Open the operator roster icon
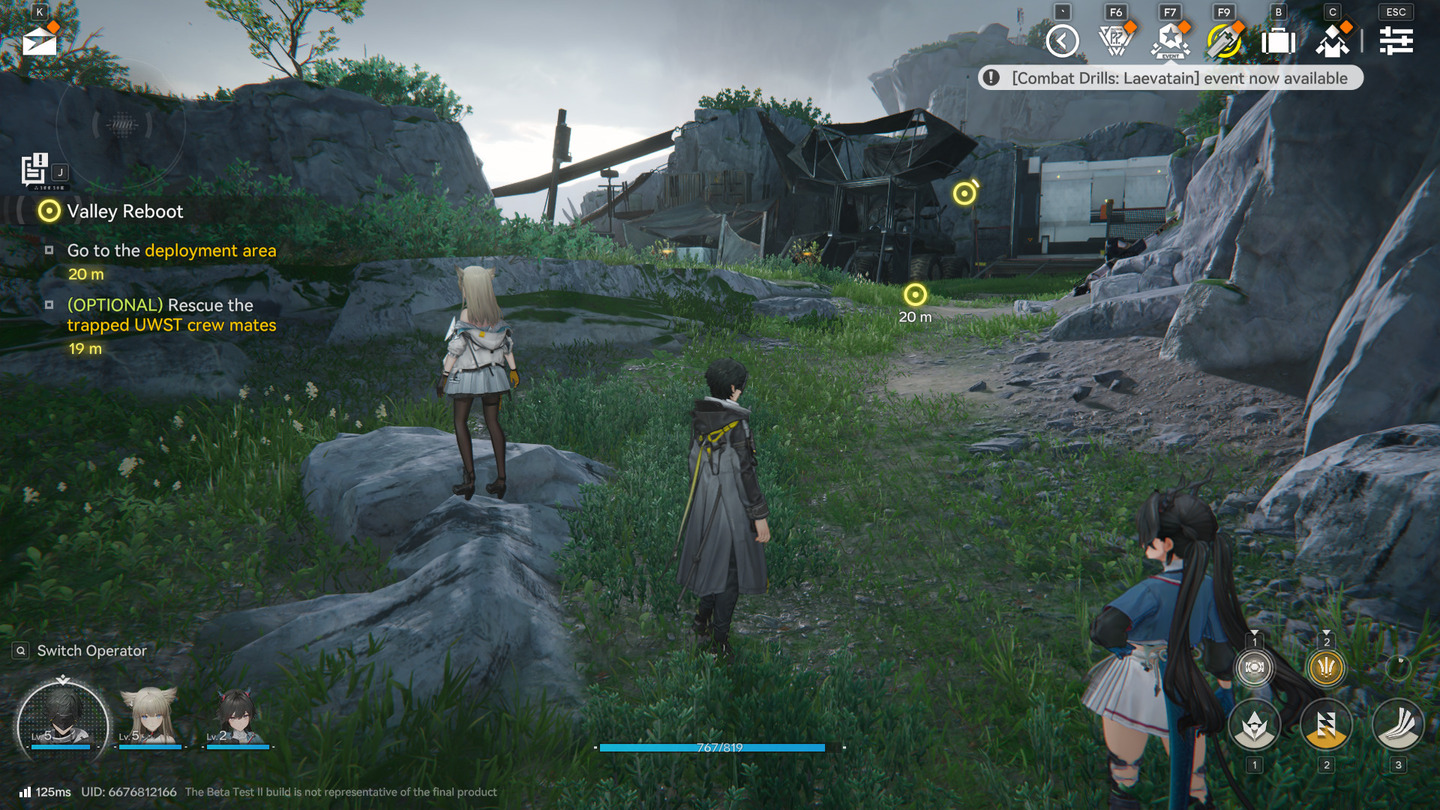This screenshot has width=1440, height=810. tap(1332, 41)
